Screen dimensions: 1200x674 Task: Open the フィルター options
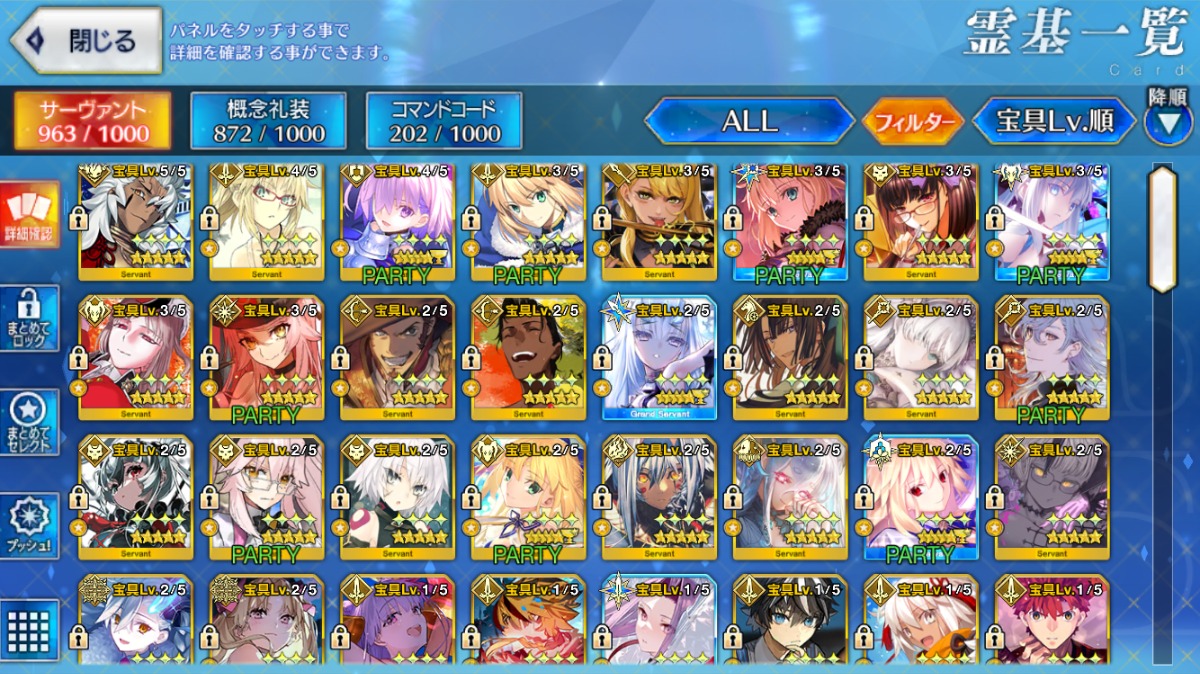click(913, 122)
